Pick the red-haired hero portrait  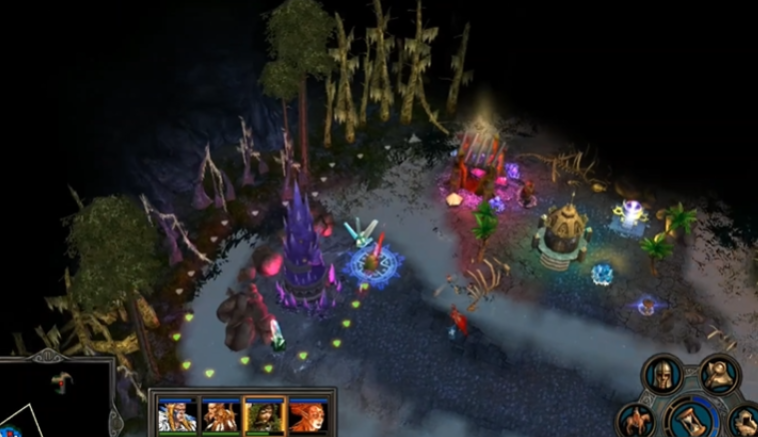point(305,414)
